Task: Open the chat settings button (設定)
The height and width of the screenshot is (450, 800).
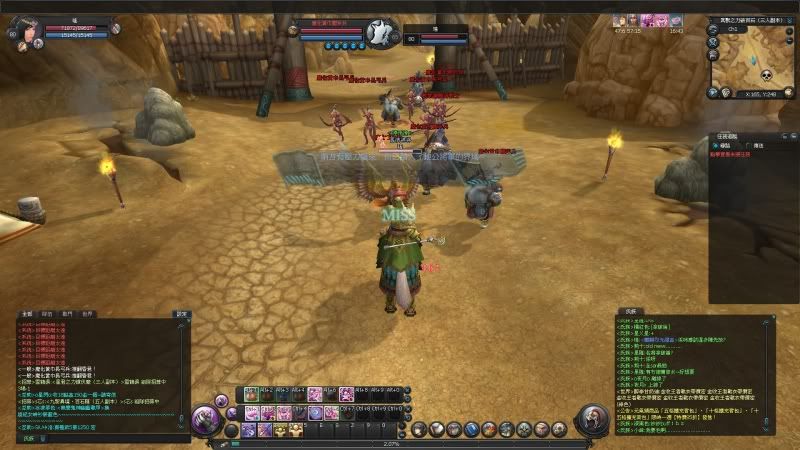Action: coord(182,314)
